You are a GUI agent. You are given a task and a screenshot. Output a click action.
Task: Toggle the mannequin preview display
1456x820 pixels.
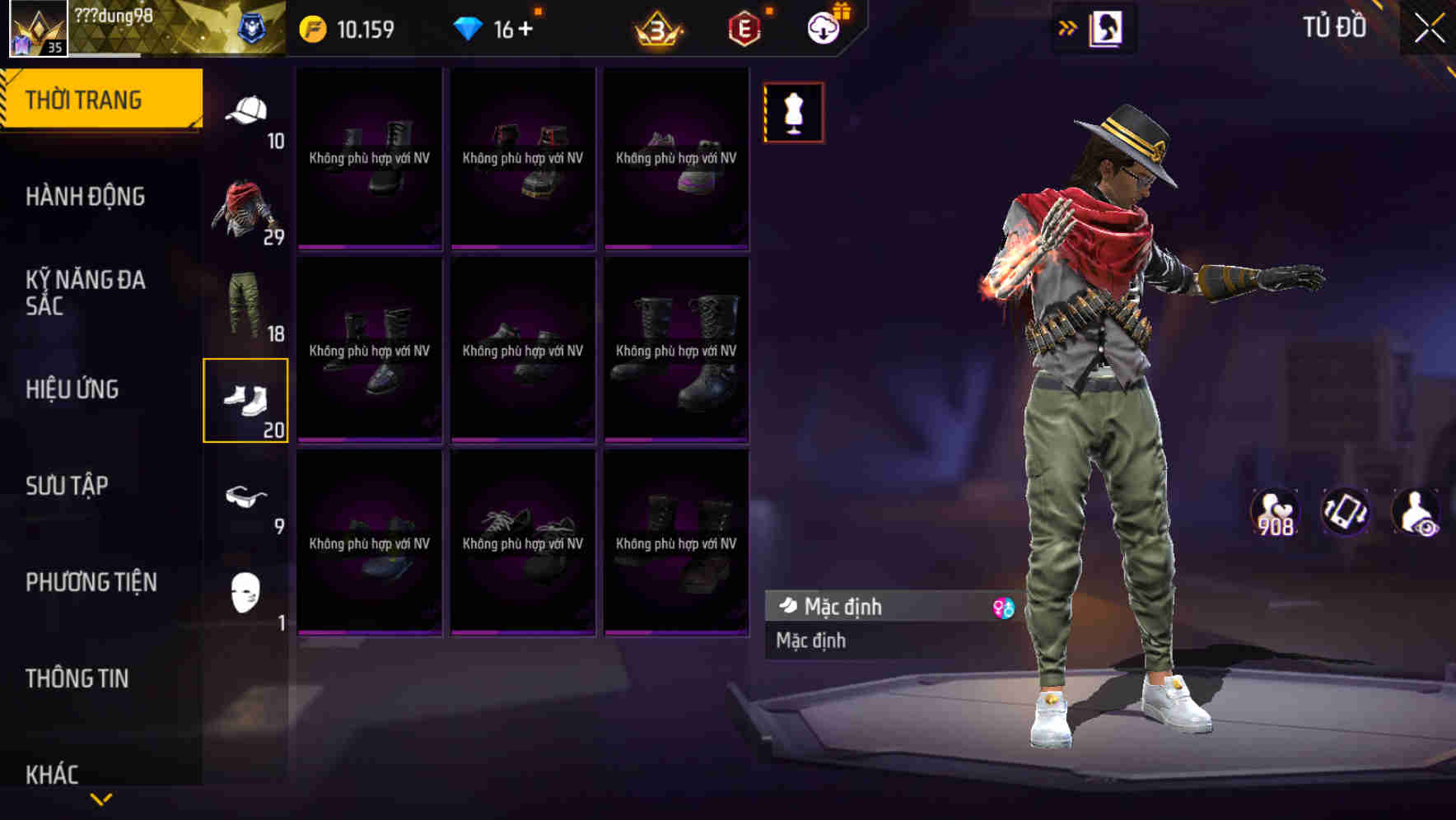(x=793, y=114)
